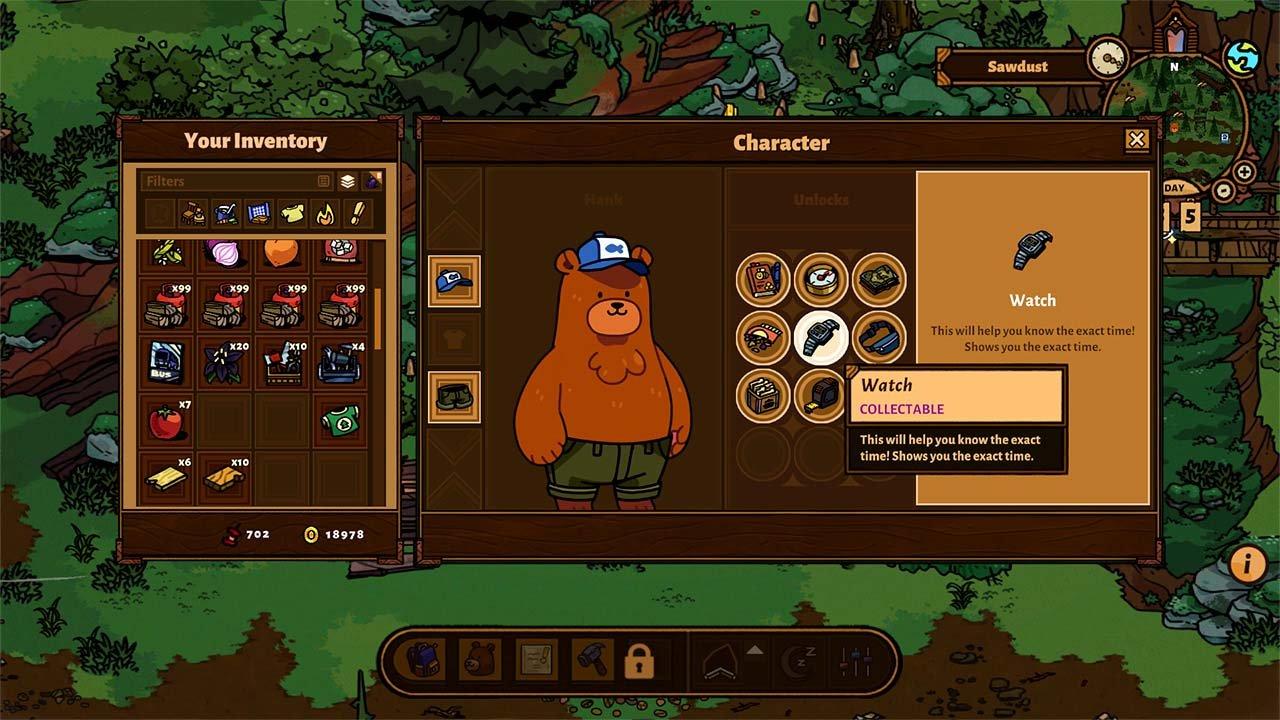
Task: Open the stacking sort option in Filters bar
Action: [x=348, y=181]
